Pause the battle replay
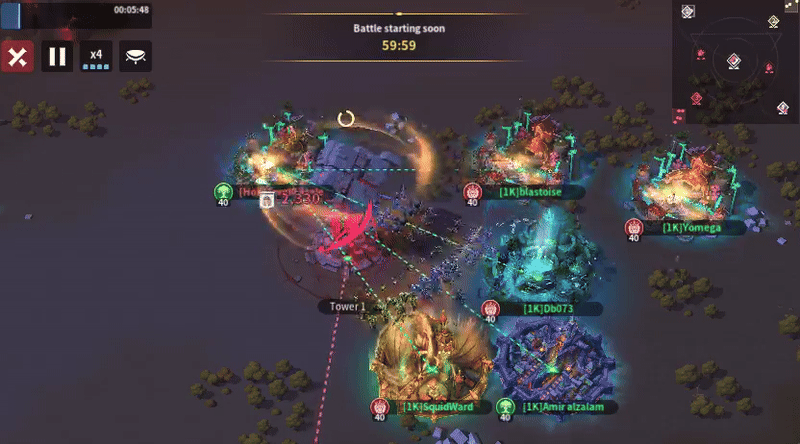Screen dimensions: 800x444 coord(57,56)
